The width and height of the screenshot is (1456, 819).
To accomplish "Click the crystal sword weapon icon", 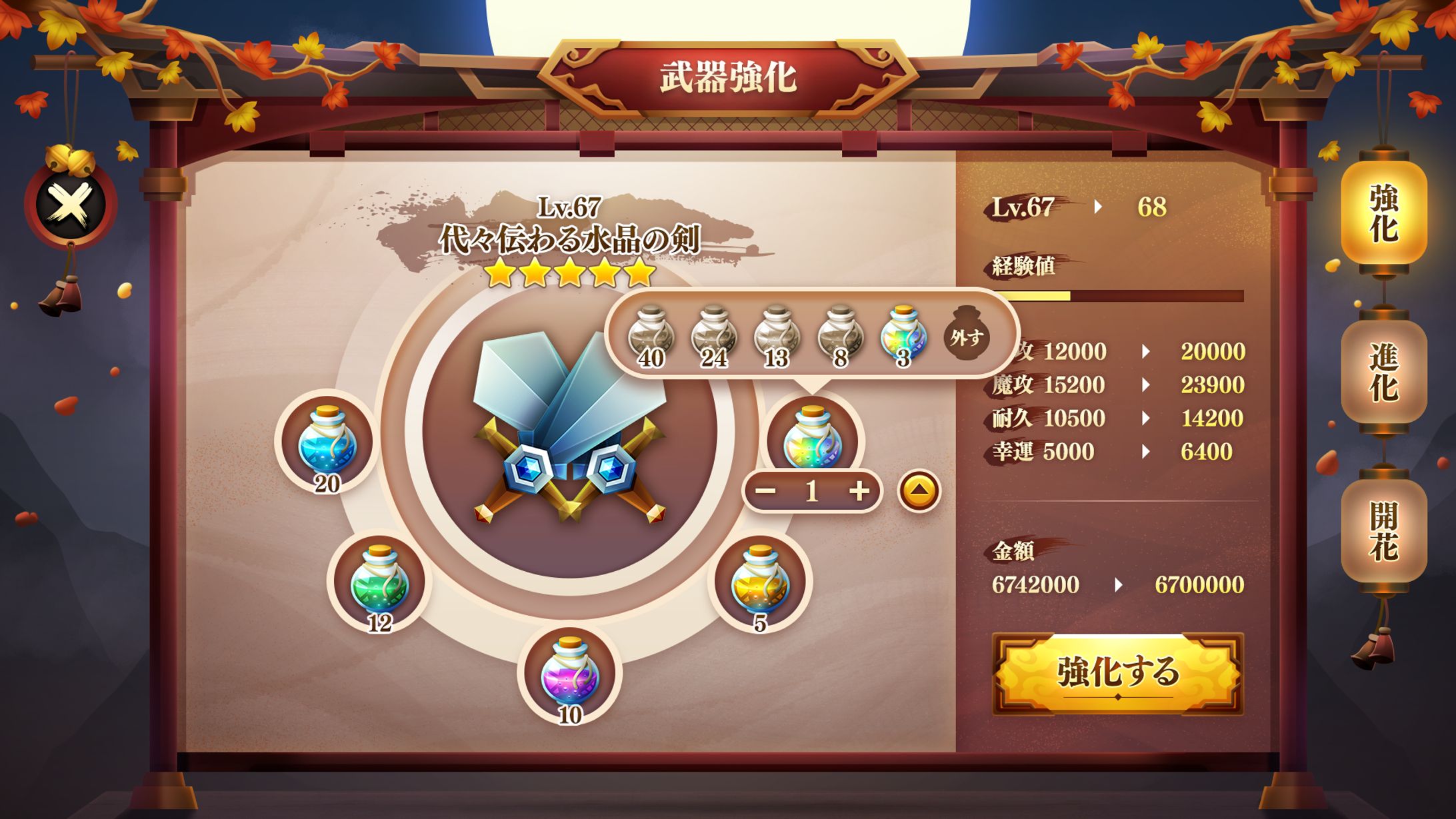I will tap(569, 430).
